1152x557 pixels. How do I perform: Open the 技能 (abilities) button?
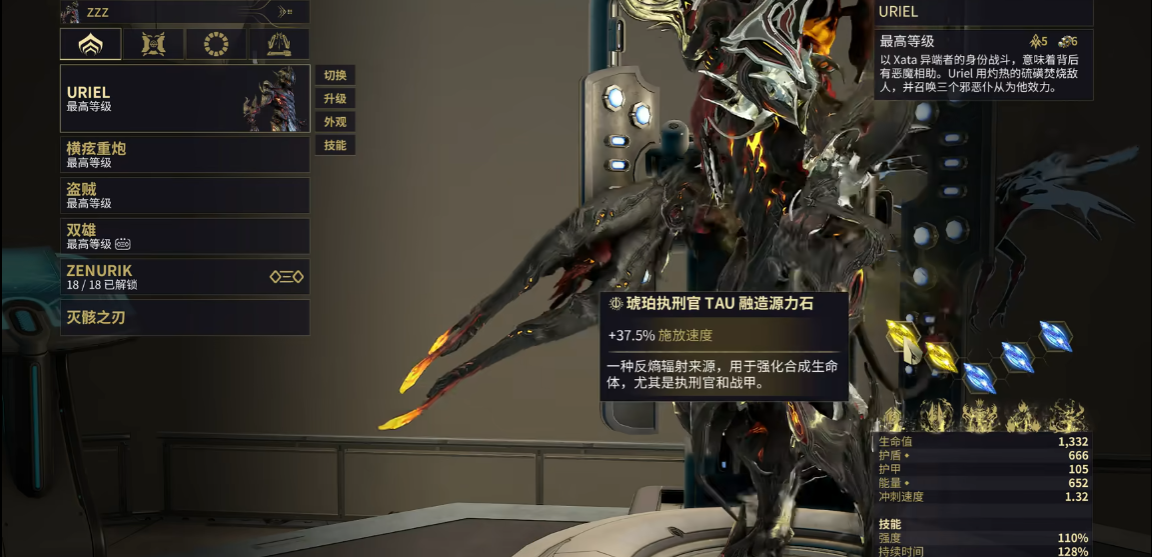[335, 145]
